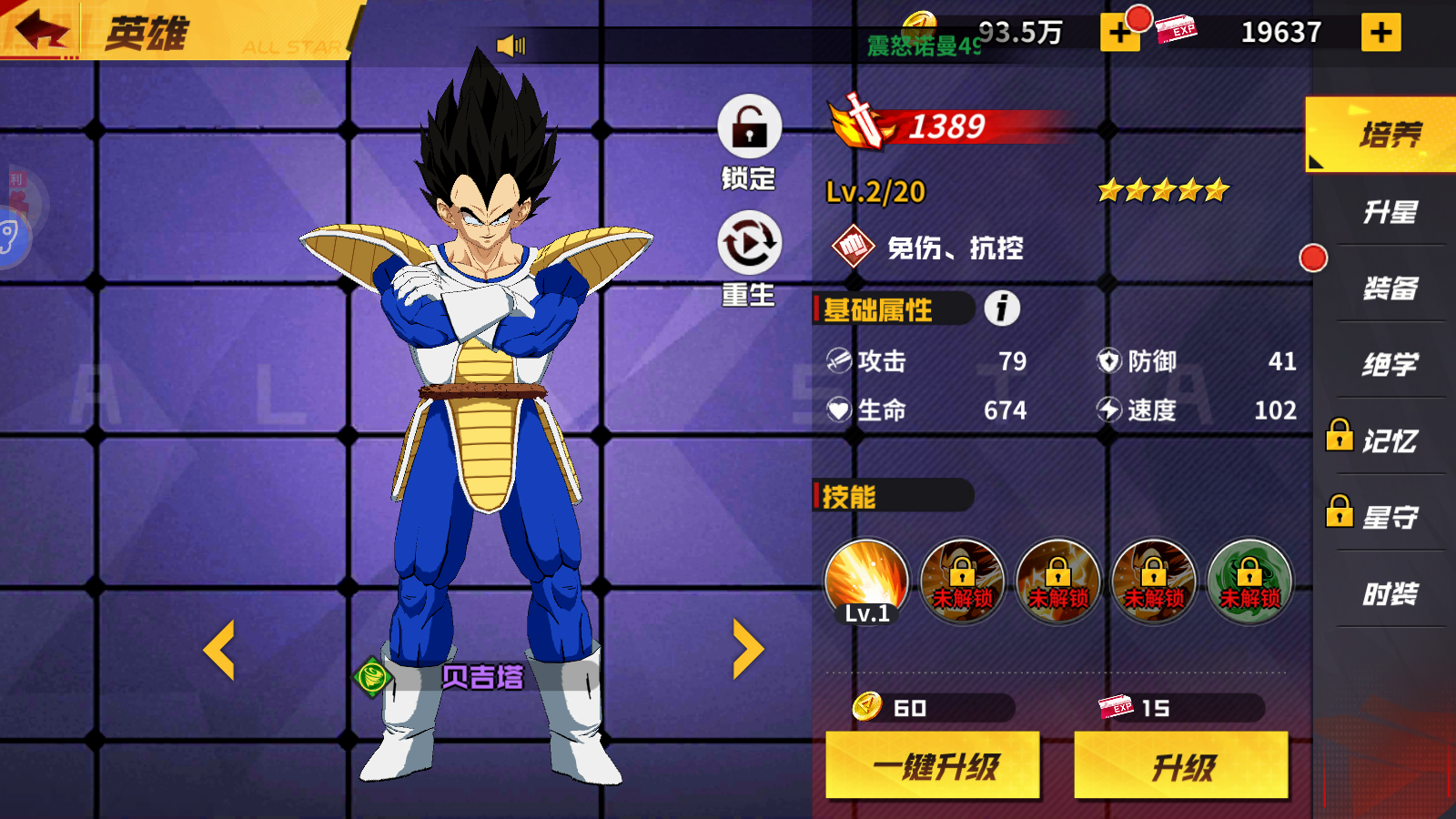
Task: Tap the green locked ultimate skill icon
Action: [x=1250, y=582]
